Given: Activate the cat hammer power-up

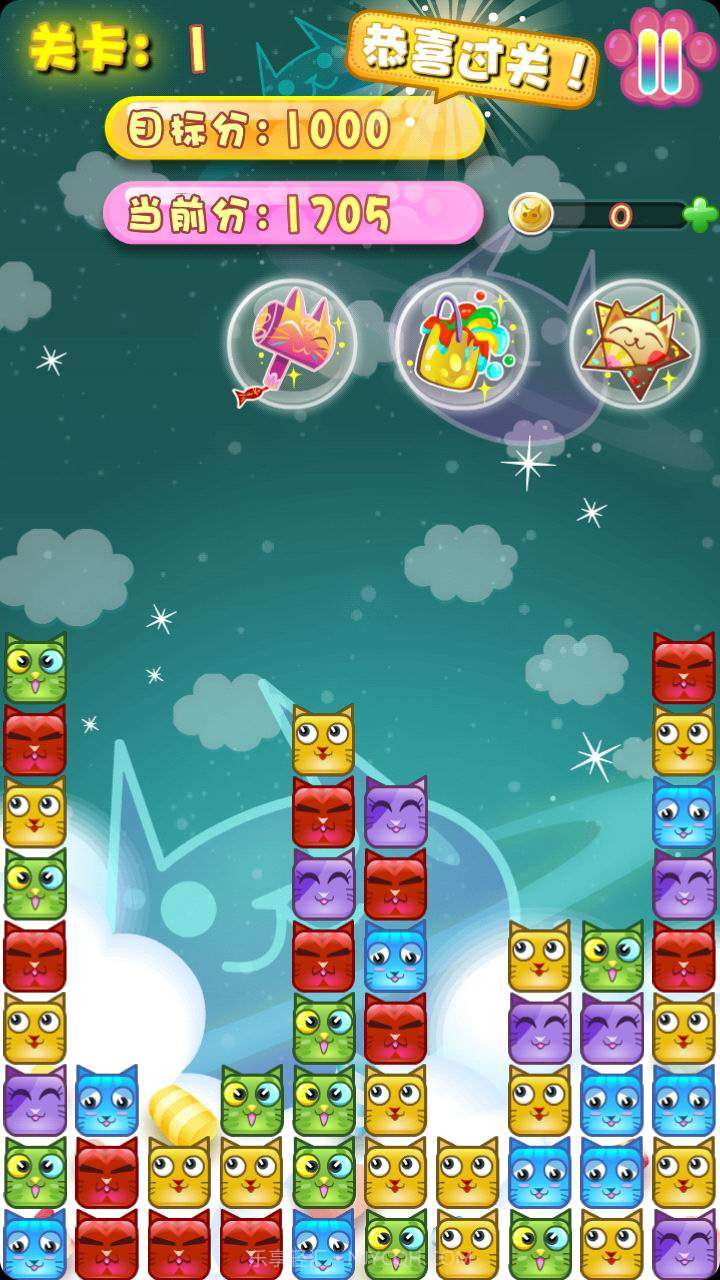Looking at the screenshot, I should tap(291, 345).
